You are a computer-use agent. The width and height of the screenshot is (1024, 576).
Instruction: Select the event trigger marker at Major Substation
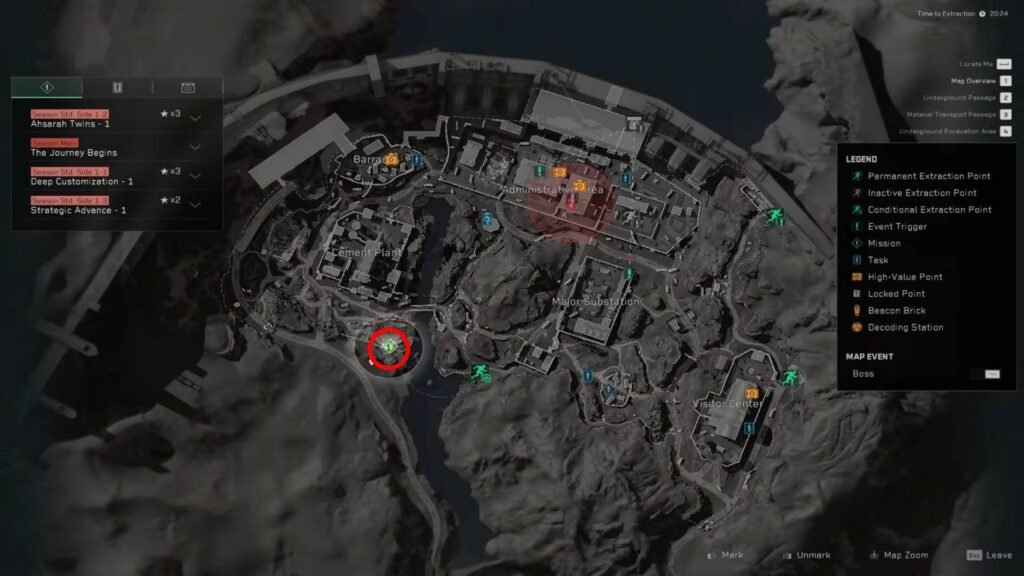click(629, 273)
